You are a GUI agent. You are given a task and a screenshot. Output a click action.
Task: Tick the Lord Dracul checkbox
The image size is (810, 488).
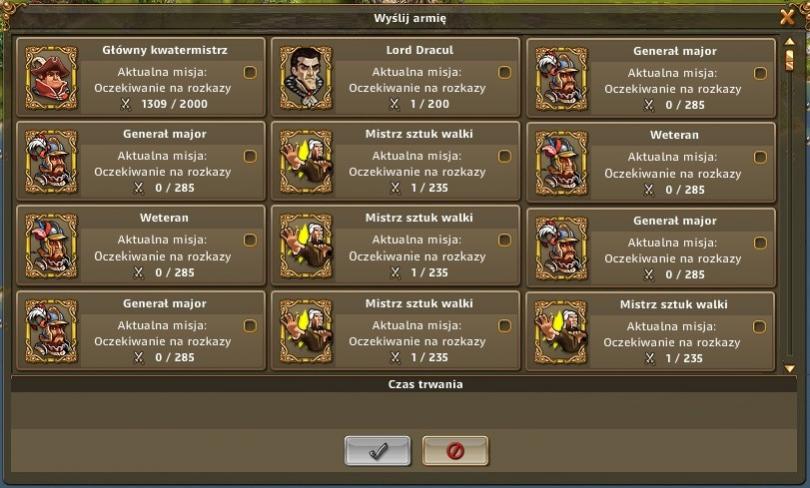pos(504,72)
